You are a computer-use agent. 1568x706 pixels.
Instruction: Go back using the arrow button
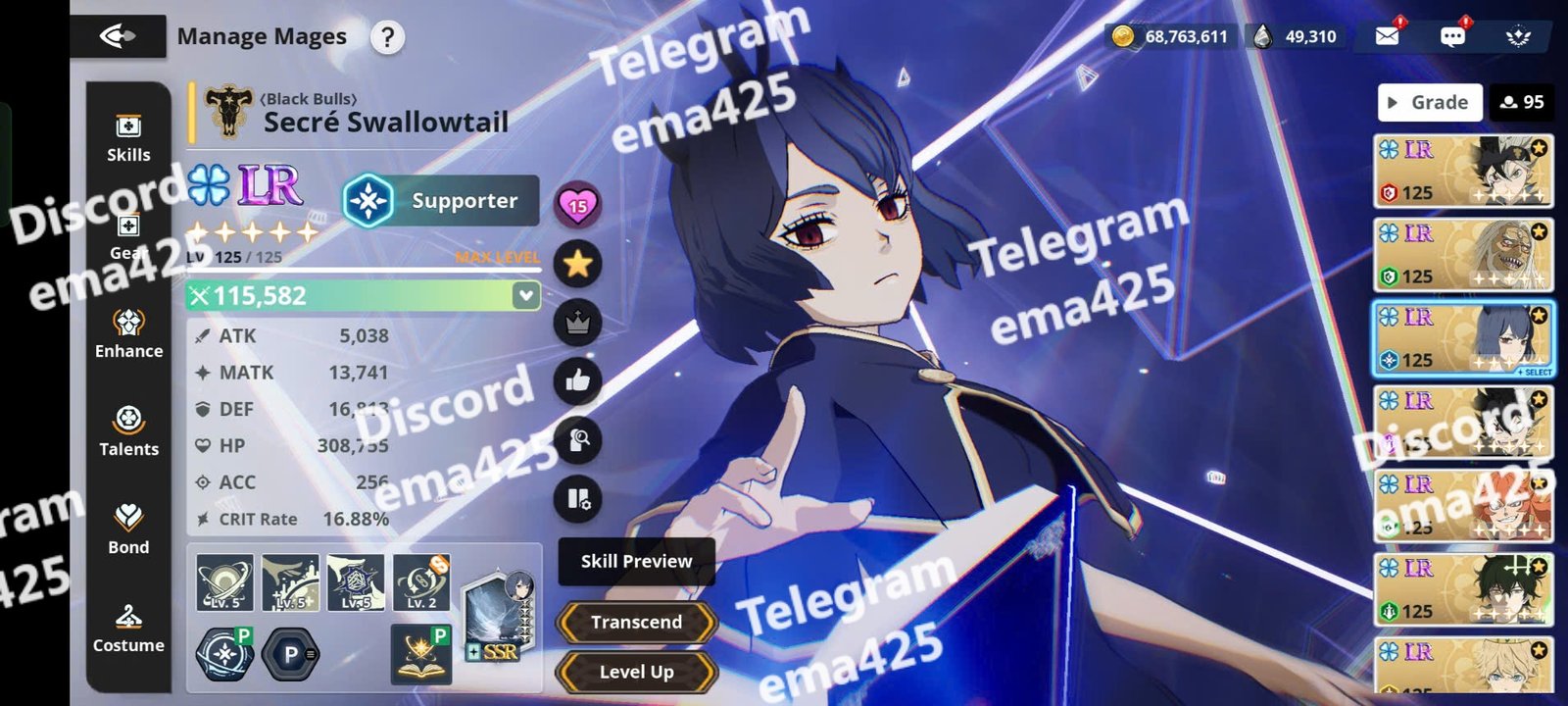(x=118, y=37)
